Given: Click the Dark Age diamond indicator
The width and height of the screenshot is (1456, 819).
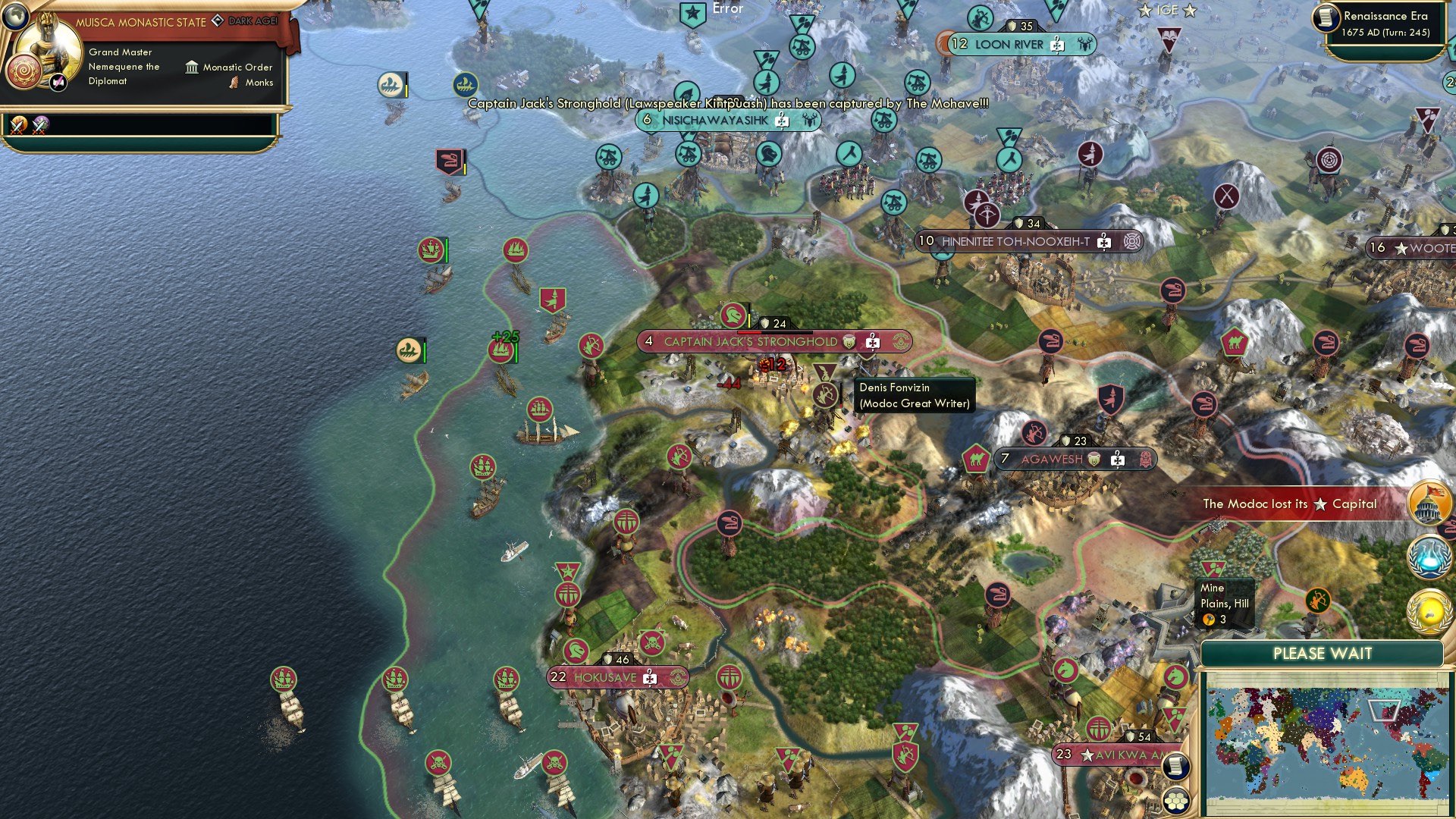Looking at the screenshot, I should point(218,21).
